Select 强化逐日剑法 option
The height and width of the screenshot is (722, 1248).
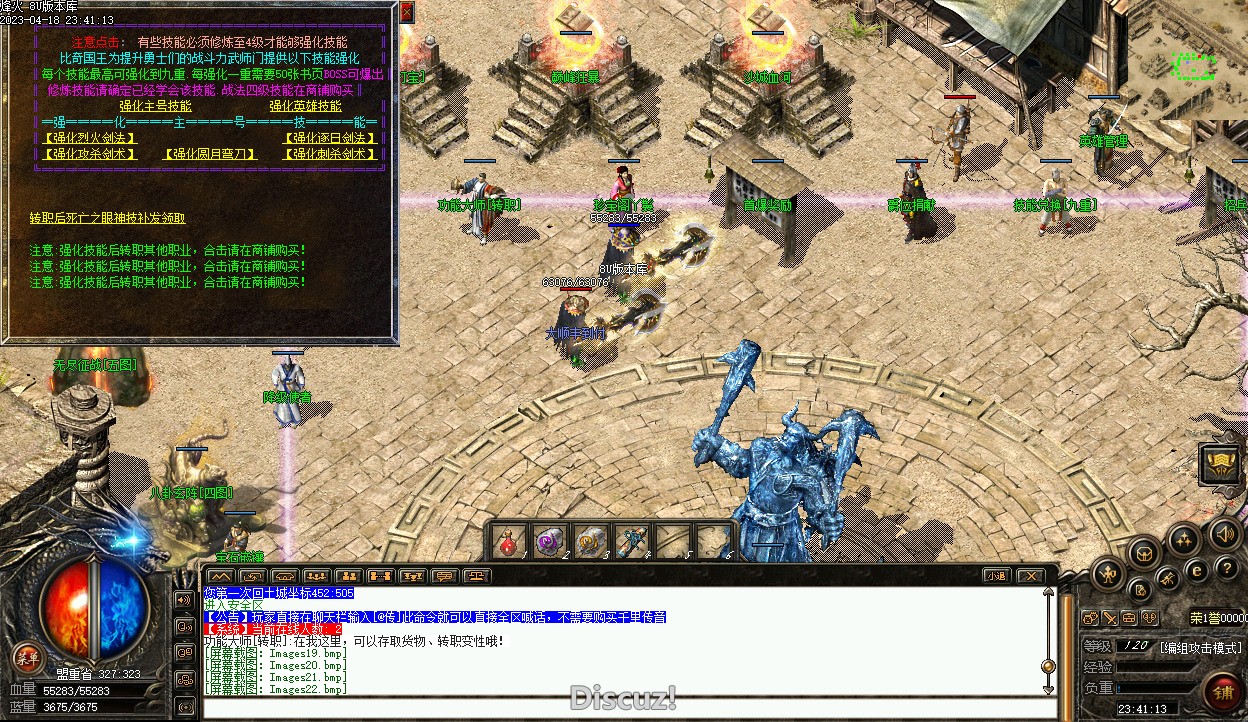(x=331, y=138)
